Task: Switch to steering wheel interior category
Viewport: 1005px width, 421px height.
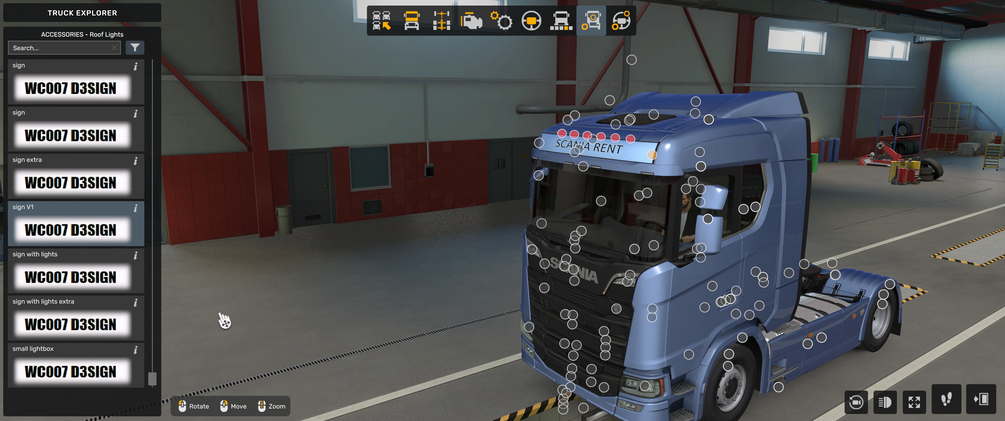Action: coord(531,21)
